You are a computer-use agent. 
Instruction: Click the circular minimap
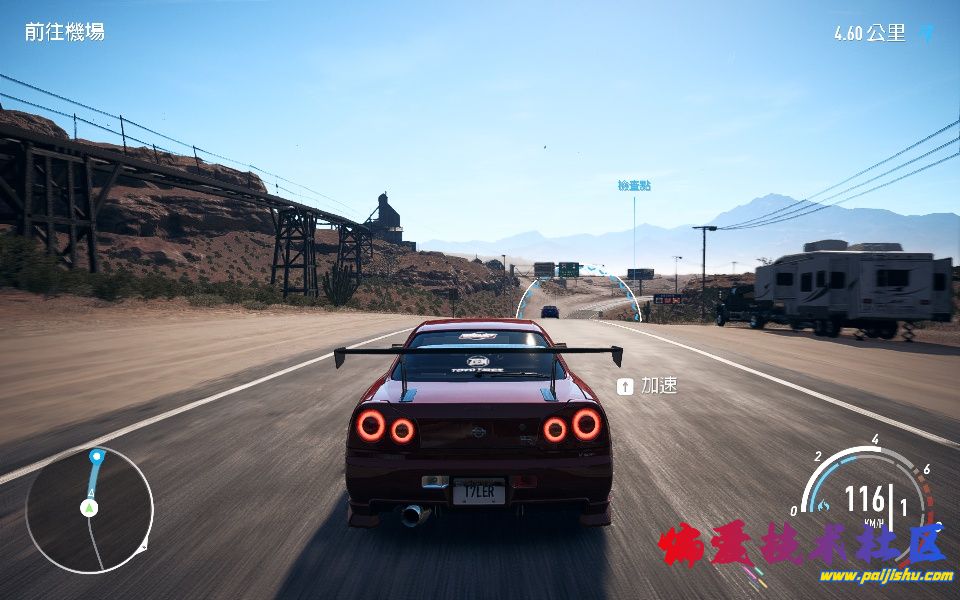click(x=89, y=510)
